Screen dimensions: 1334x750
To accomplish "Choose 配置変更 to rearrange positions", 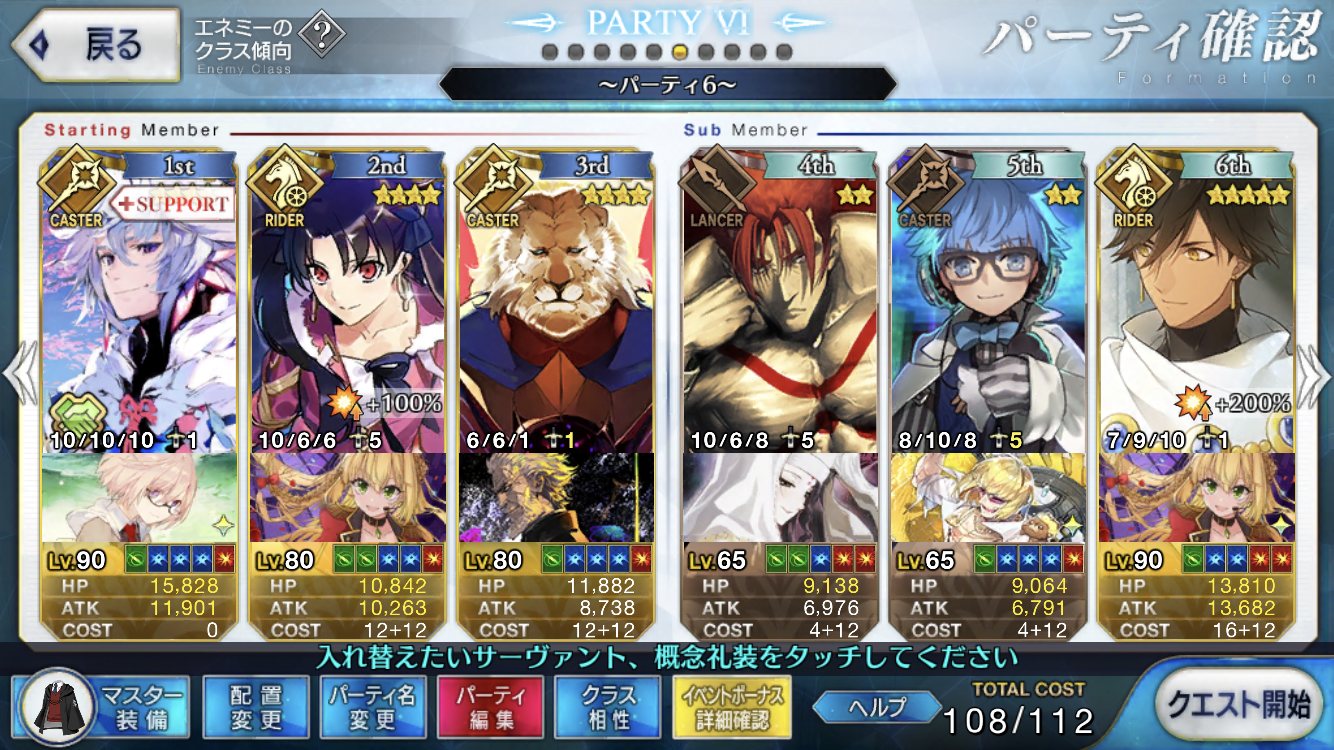I will (x=256, y=707).
